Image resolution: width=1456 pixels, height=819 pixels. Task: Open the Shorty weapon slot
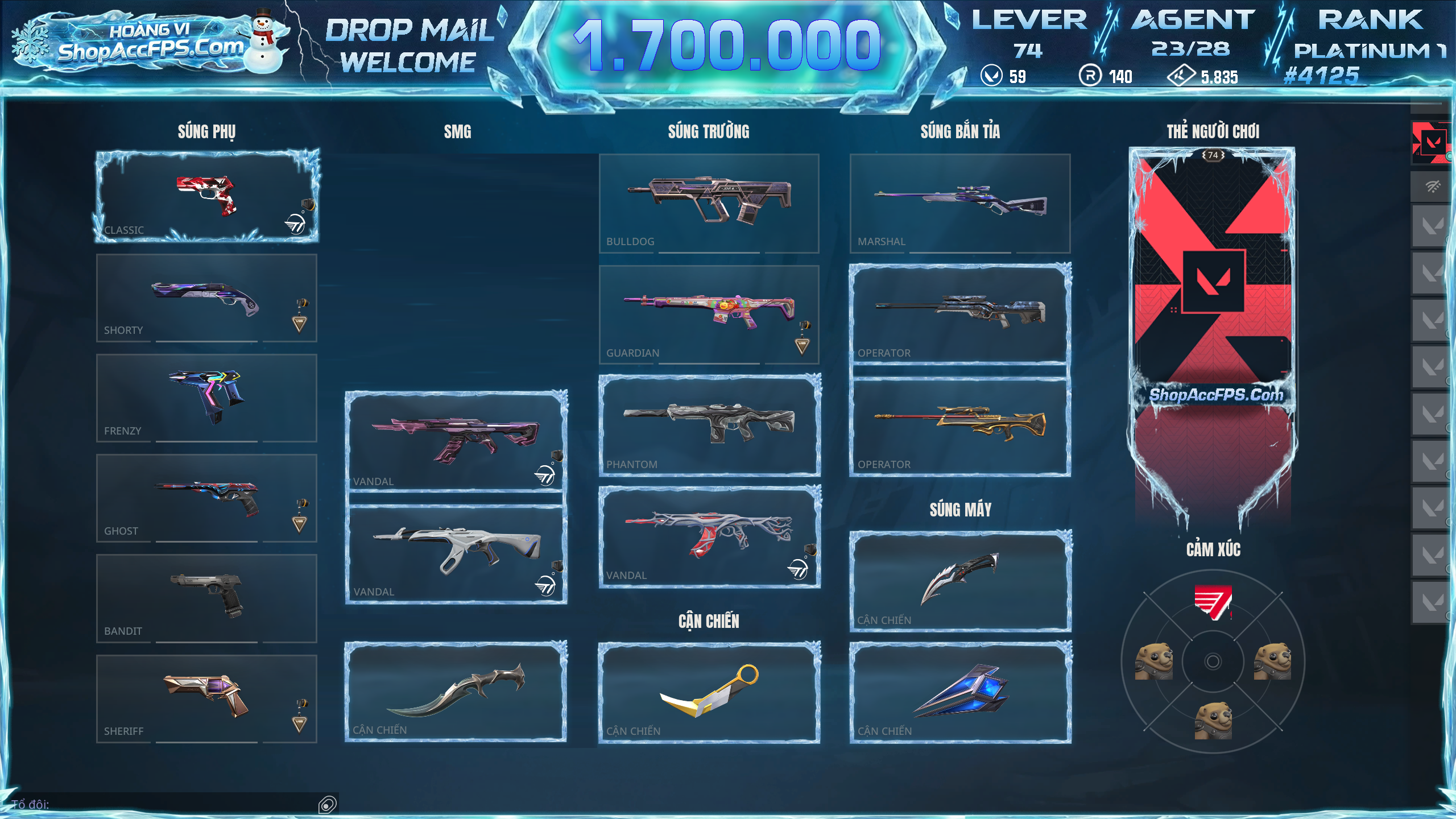[x=206, y=298]
